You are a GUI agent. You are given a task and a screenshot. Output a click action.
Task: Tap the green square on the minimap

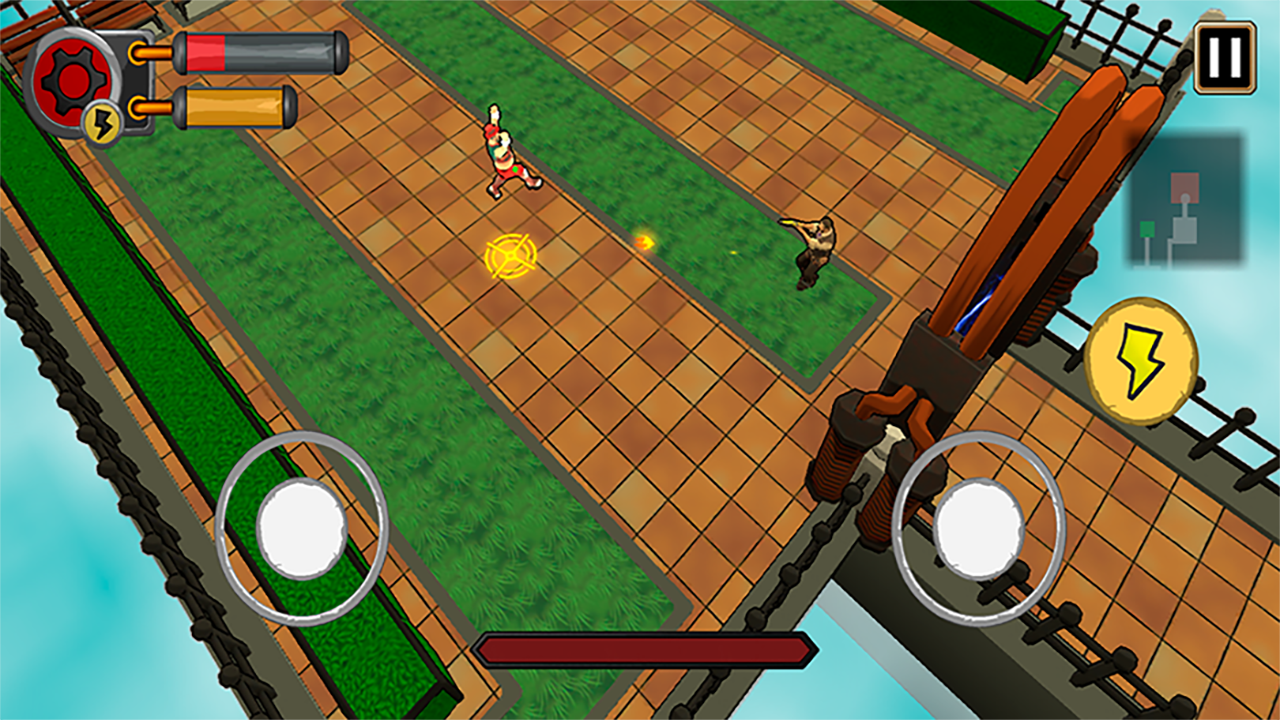pos(1146,227)
